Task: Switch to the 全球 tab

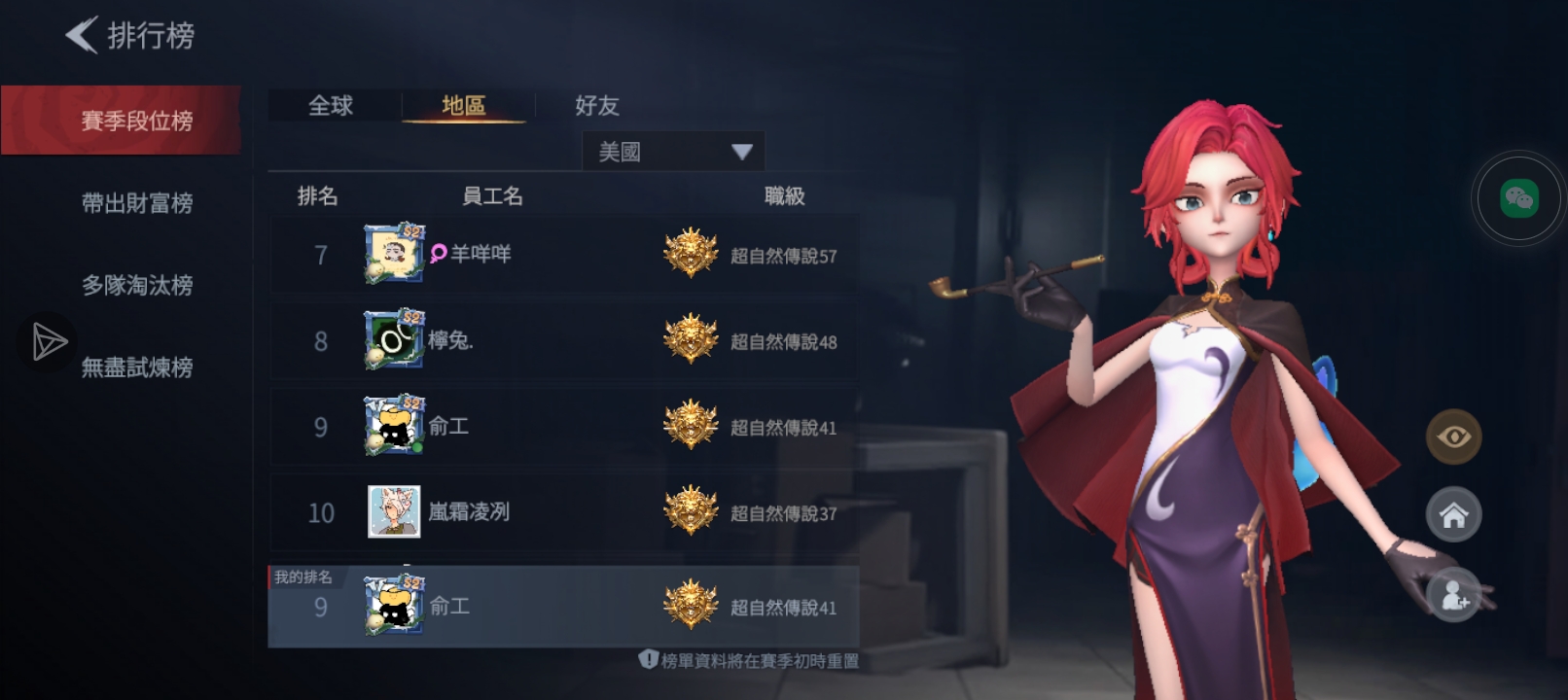Action: click(x=331, y=106)
